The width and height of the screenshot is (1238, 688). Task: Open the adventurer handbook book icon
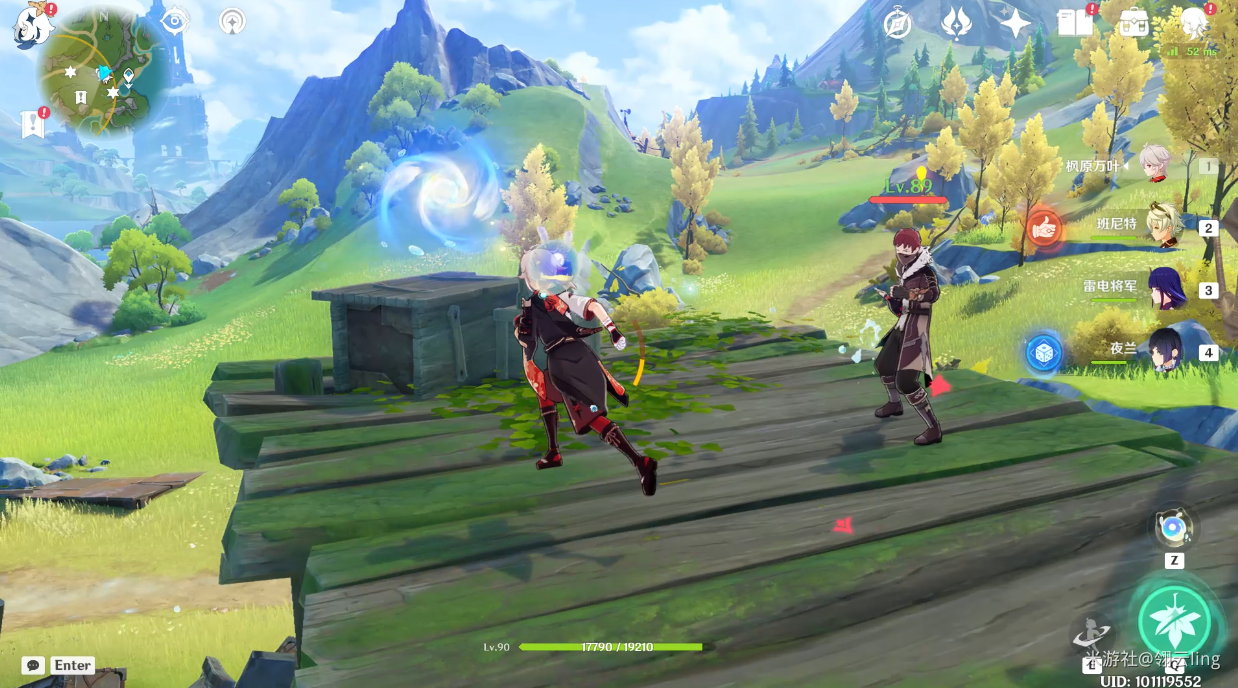1075,23
